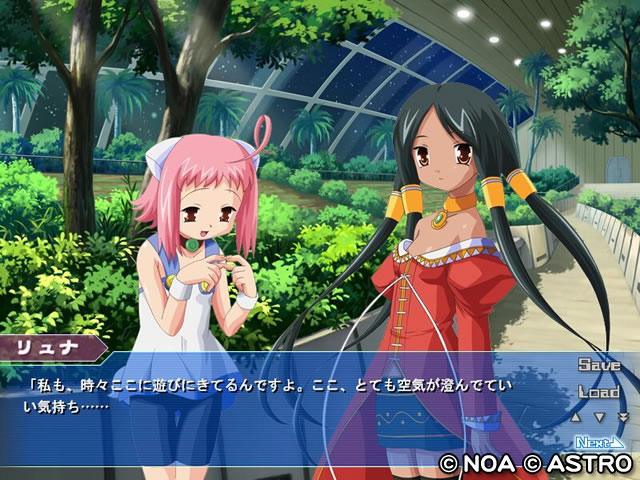Advance dialogue with the Next button
Image resolution: width=640 pixels, height=480 pixels.
click(x=599, y=441)
